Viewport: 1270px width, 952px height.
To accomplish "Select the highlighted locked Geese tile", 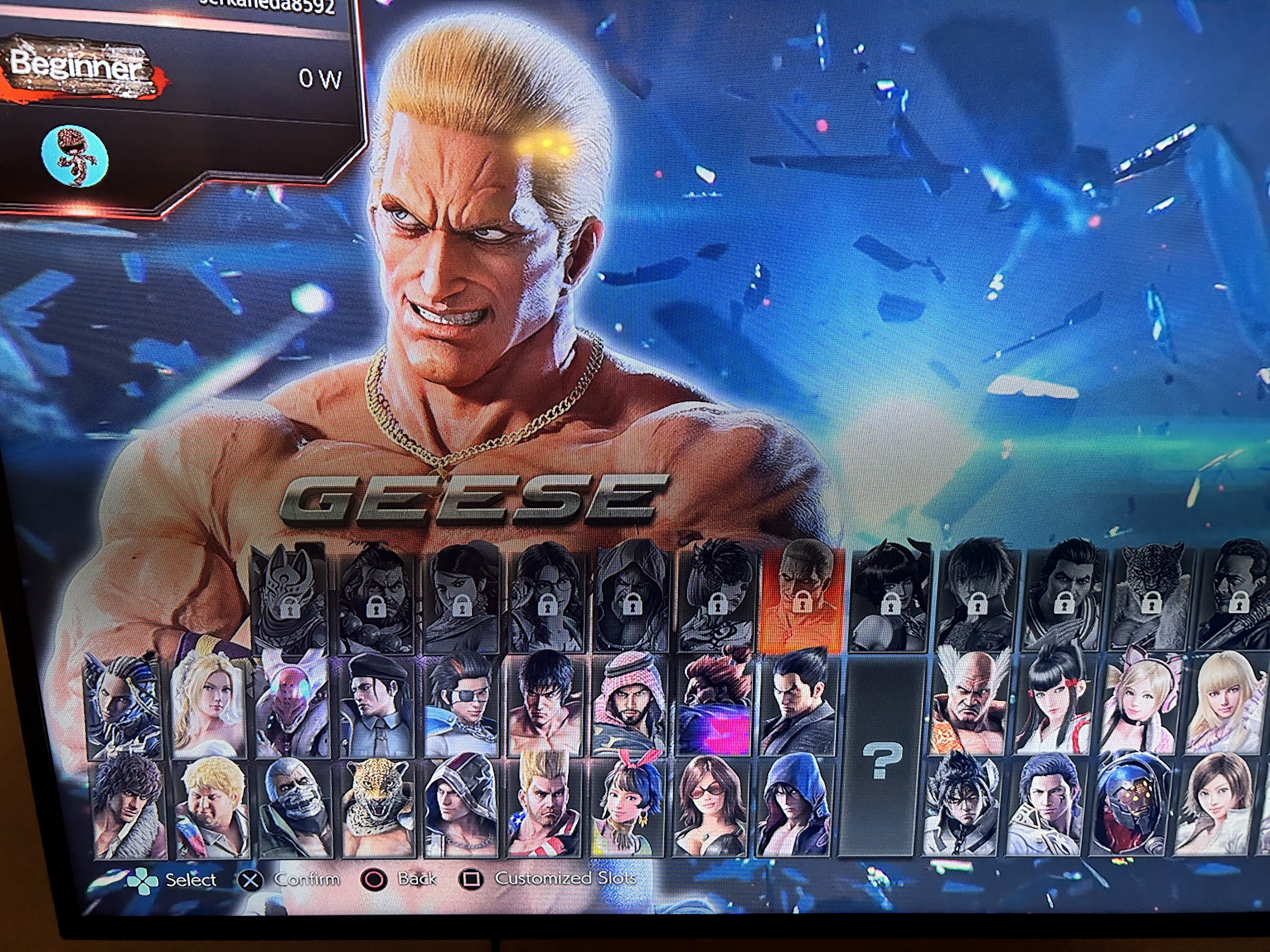I will click(802, 600).
